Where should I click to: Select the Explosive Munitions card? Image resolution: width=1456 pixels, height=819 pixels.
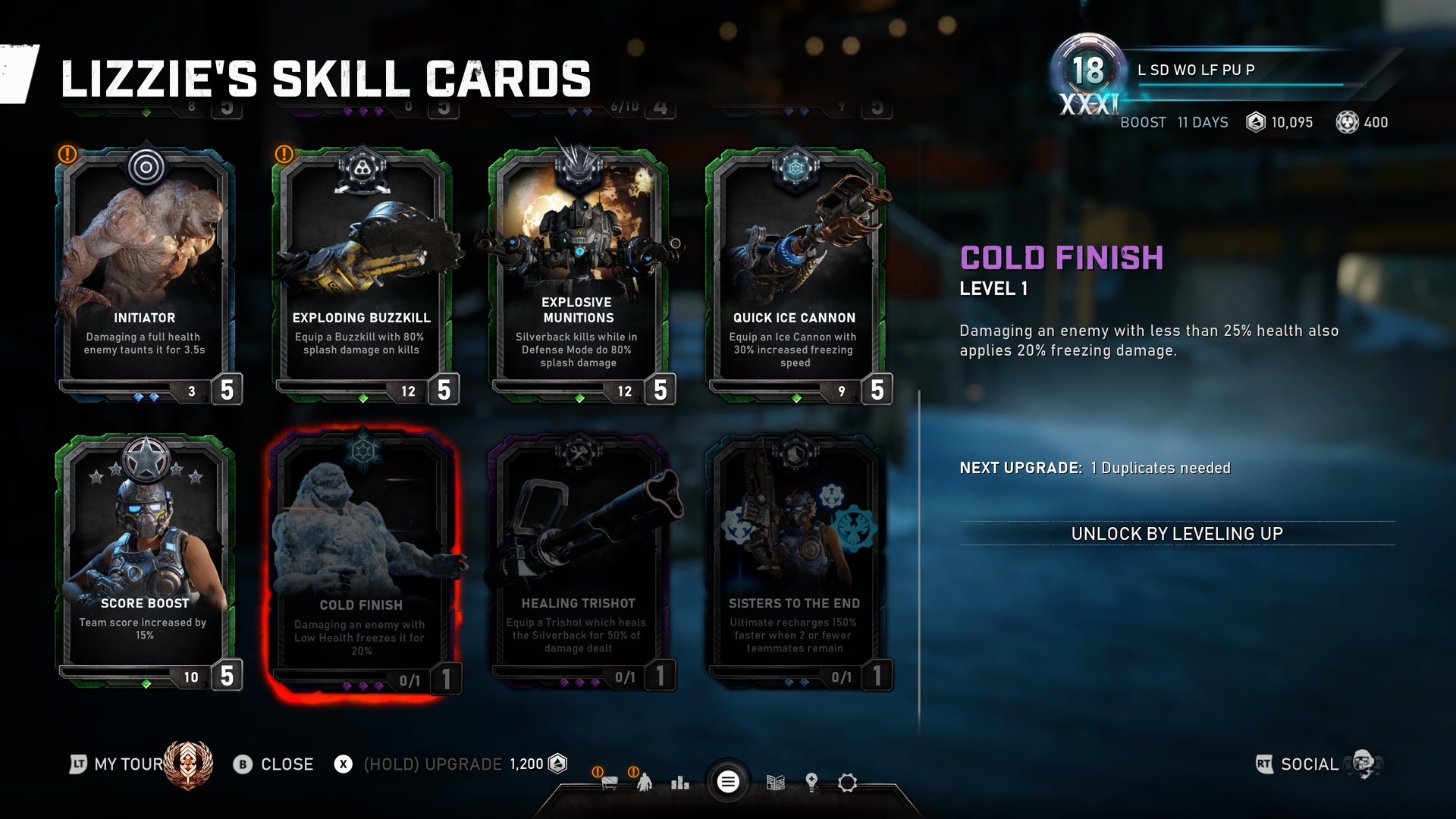[x=578, y=273]
